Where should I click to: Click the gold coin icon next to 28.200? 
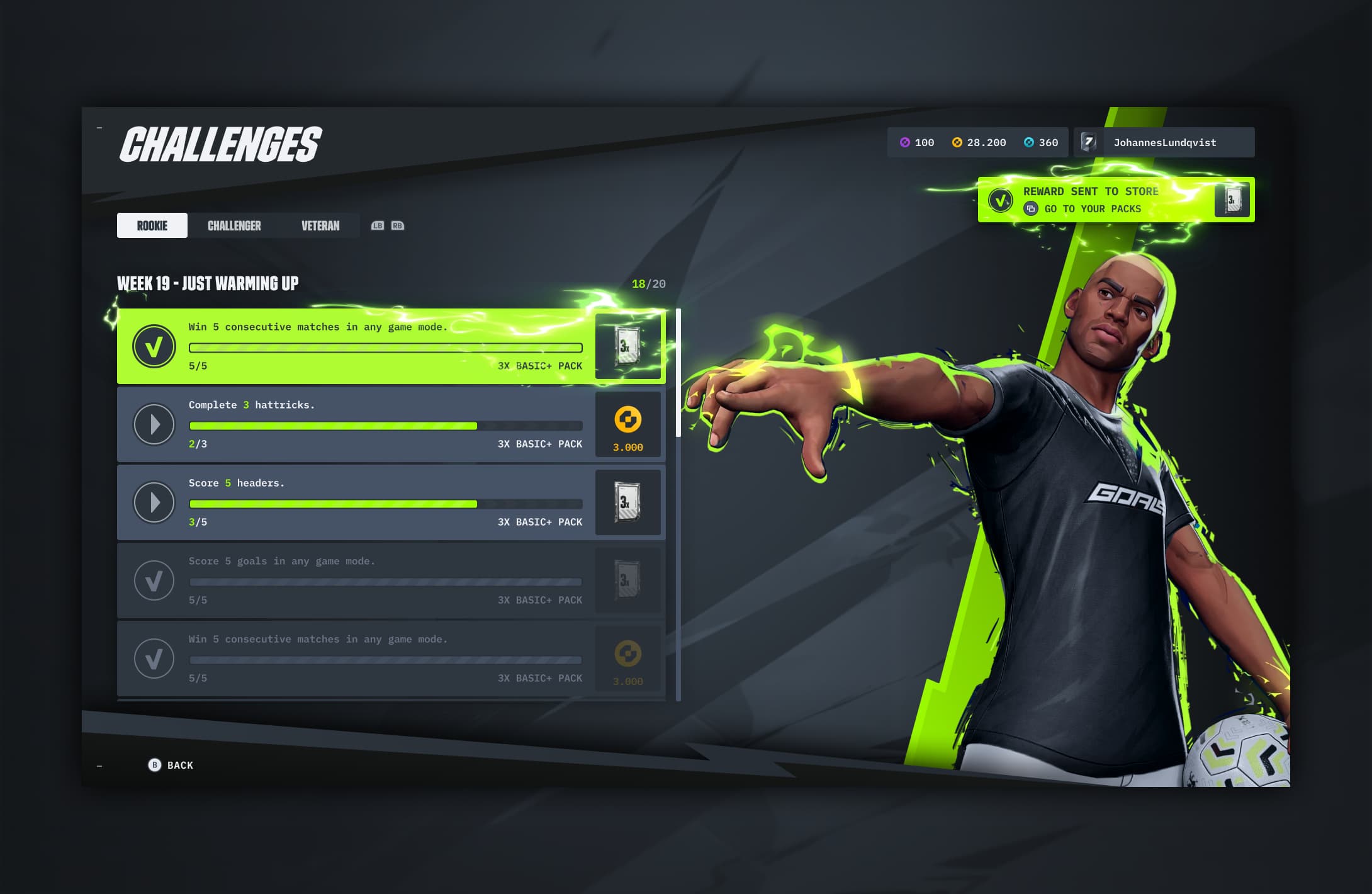[x=956, y=142]
